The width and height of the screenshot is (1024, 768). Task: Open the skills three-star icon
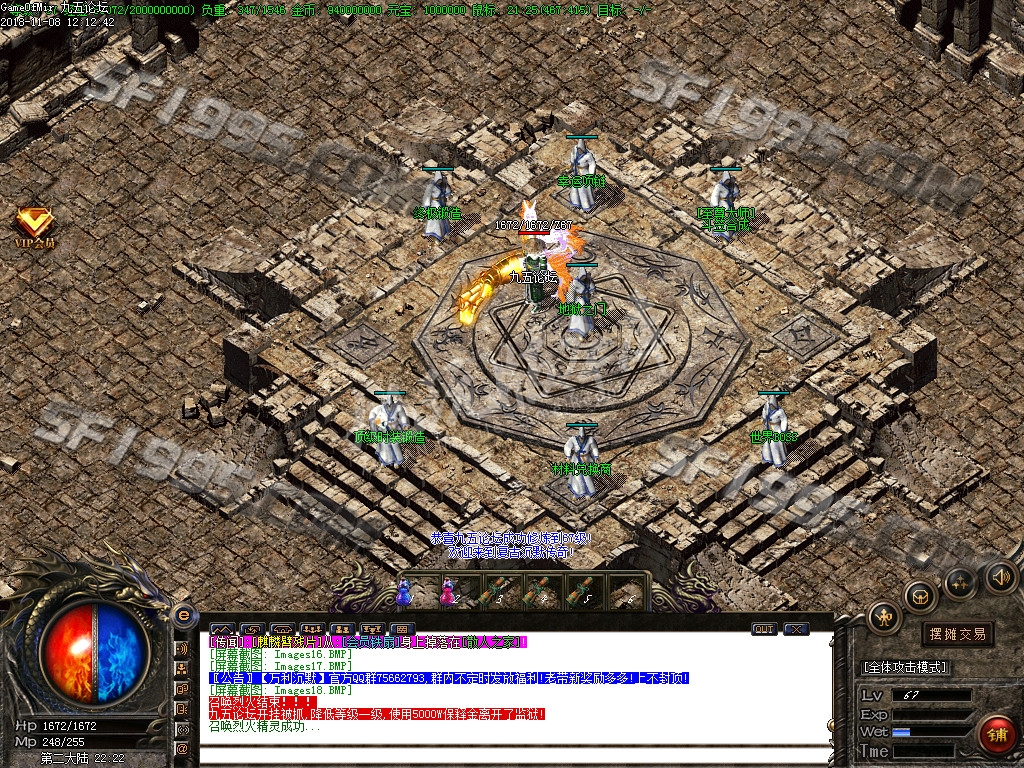tap(960, 582)
